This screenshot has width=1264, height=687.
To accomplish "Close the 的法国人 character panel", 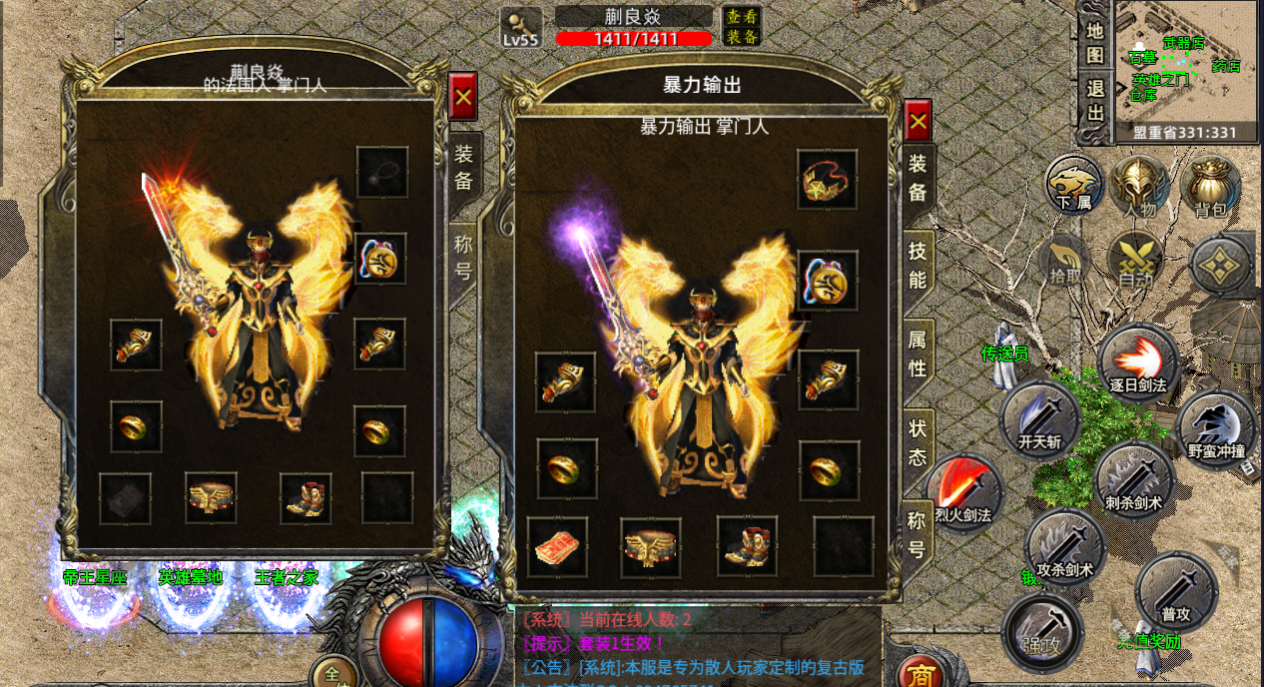I will tap(463, 97).
